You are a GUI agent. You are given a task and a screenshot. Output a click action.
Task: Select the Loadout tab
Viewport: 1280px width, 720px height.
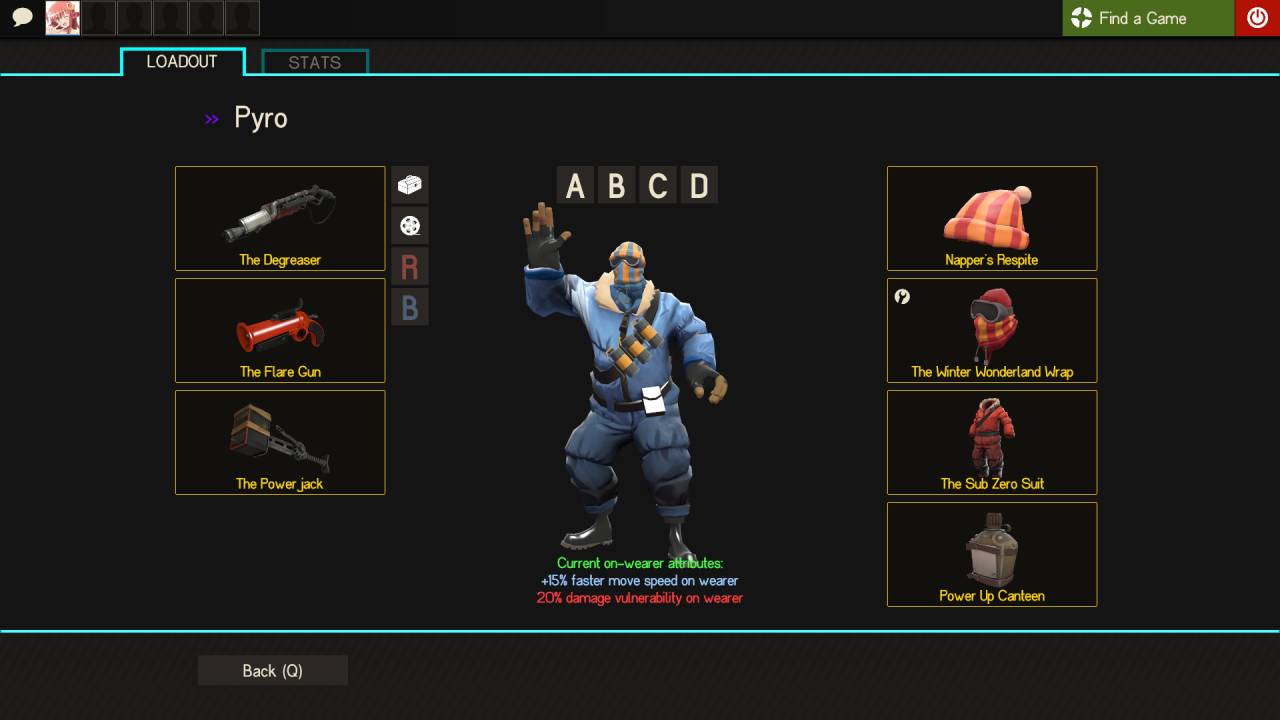(x=182, y=62)
